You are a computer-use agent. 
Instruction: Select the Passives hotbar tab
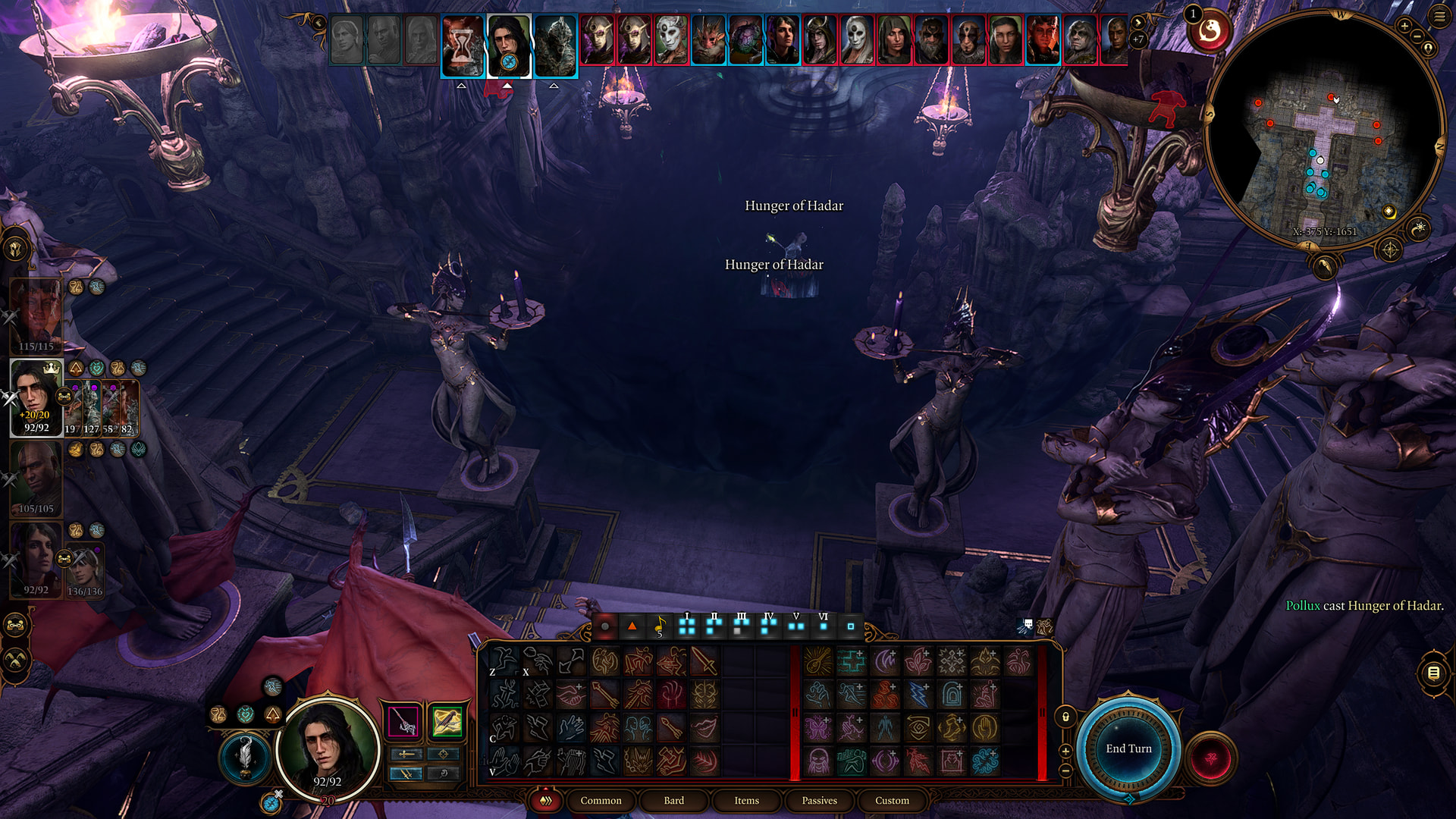819,800
